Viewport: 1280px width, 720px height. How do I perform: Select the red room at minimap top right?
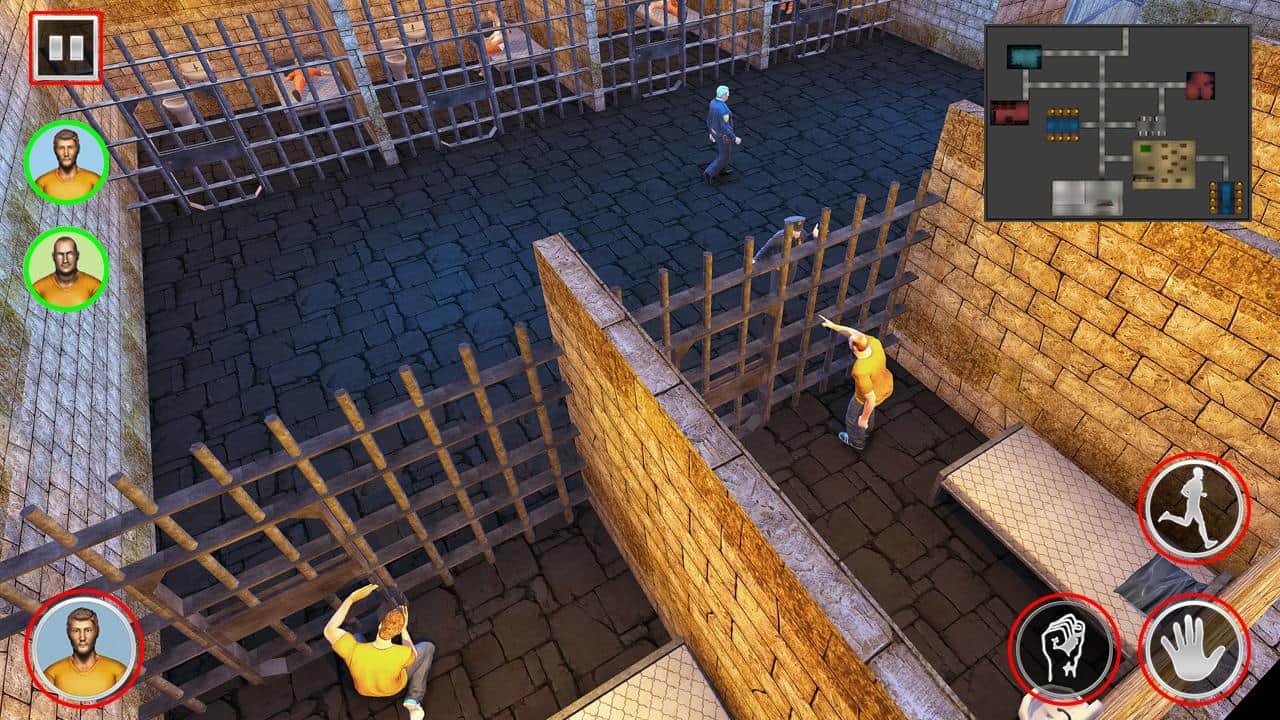1199,85
